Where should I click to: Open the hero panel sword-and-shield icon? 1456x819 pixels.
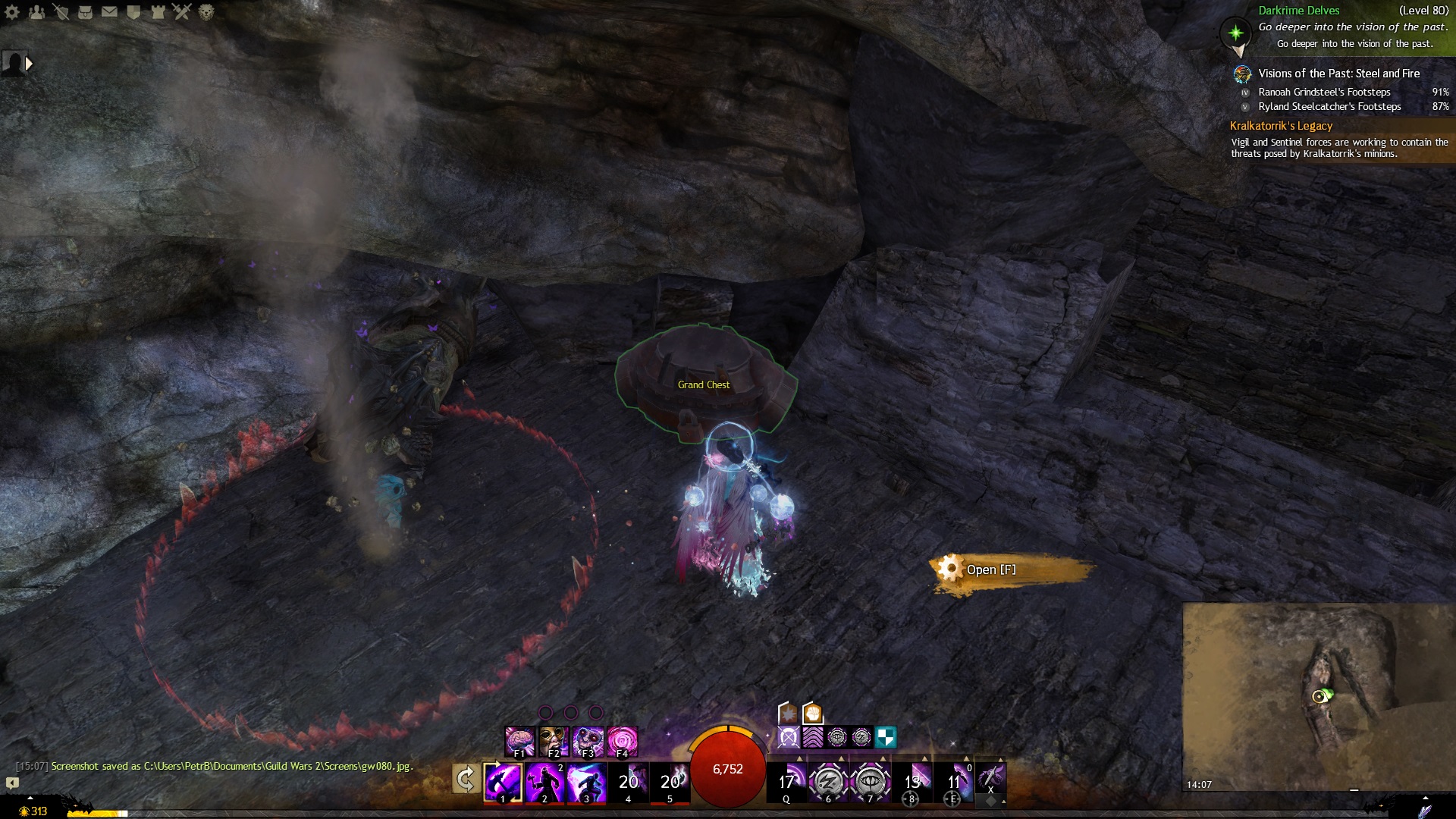click(61, 11)
